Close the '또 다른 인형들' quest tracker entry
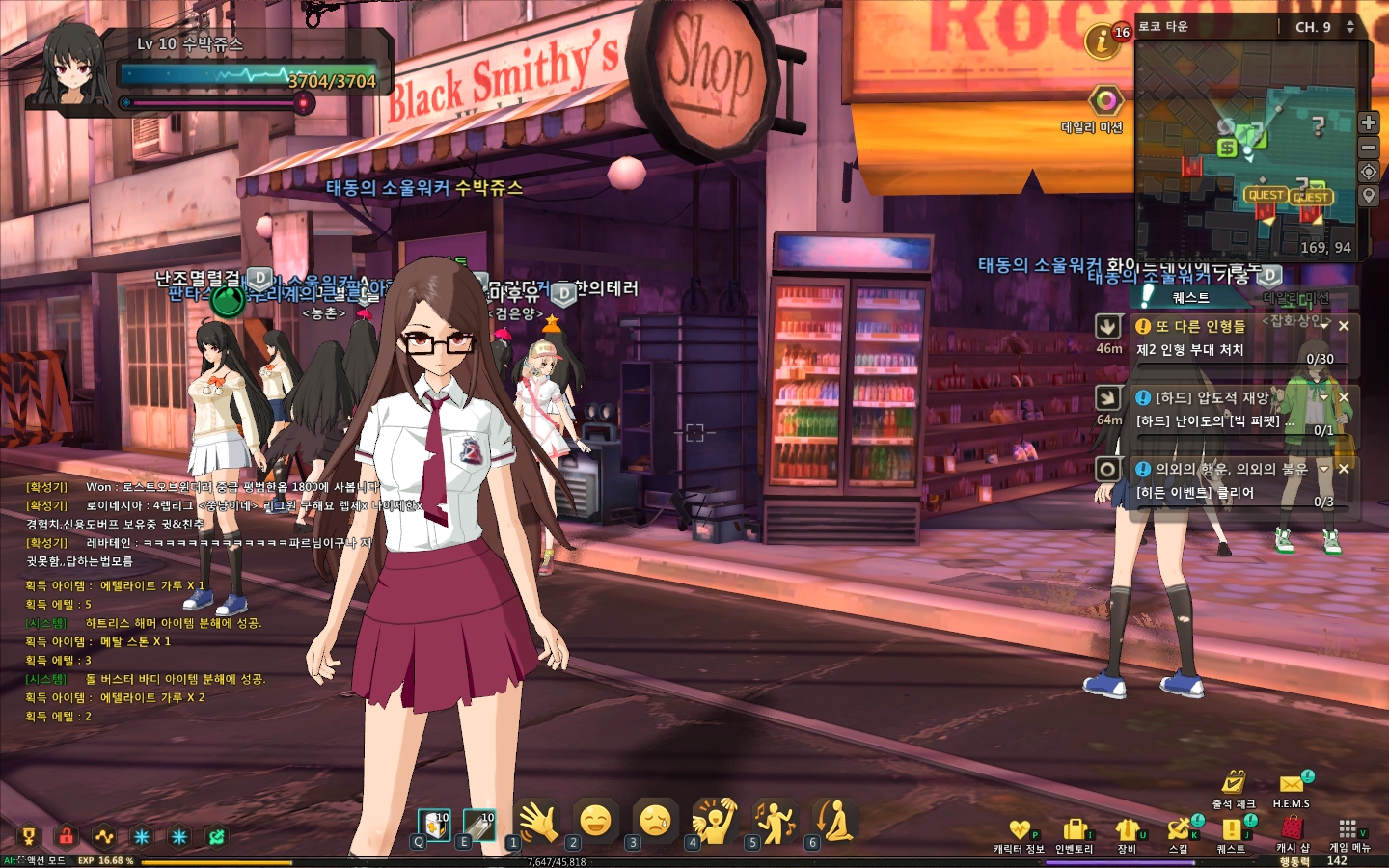The height and width of the screenshot is (868, 1389). pyautogui.click(x=1344, y=326)
